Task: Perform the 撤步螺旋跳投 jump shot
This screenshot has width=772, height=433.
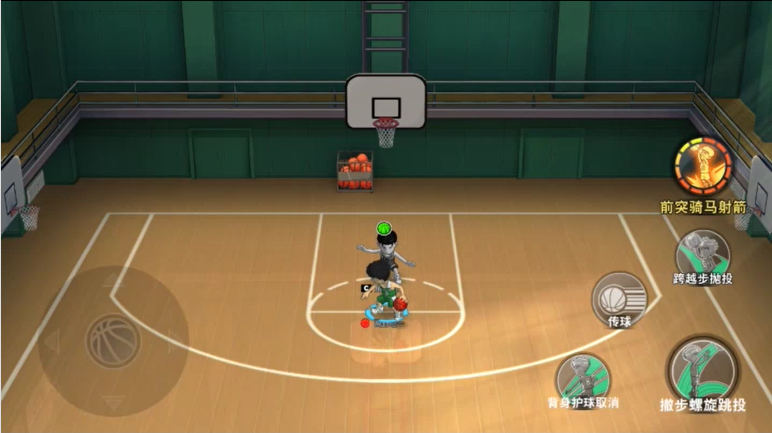Action: pos(702,370)
